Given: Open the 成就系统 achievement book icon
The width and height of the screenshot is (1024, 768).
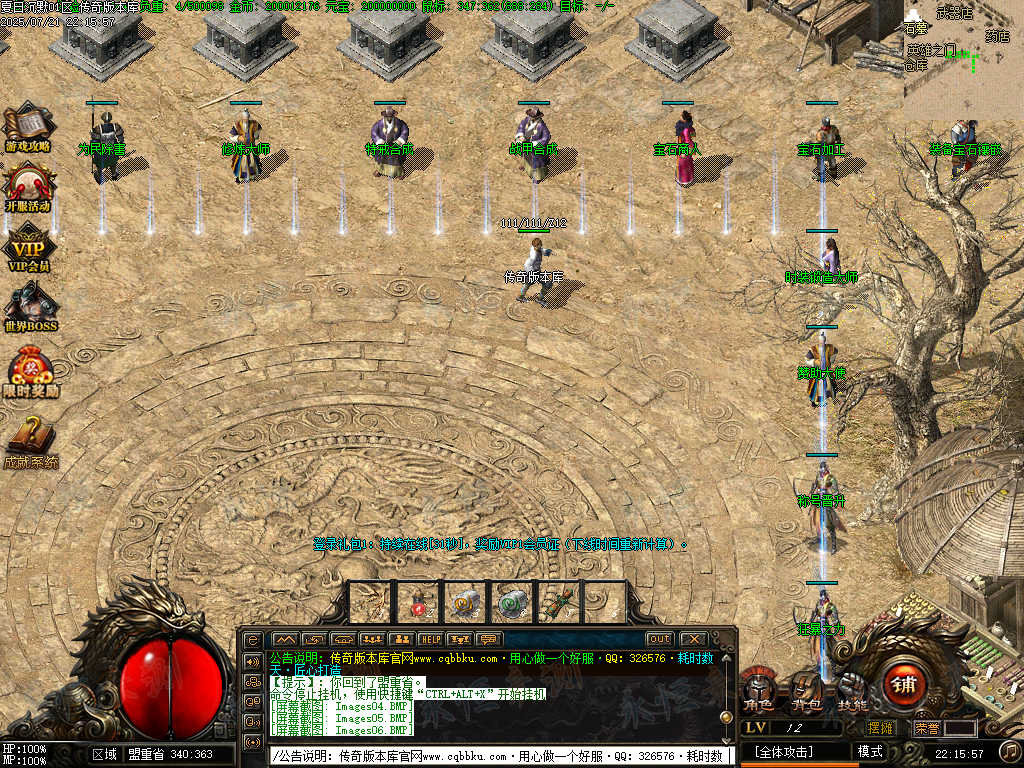Looking at the screenshot, I should click(x=30, y=440).
